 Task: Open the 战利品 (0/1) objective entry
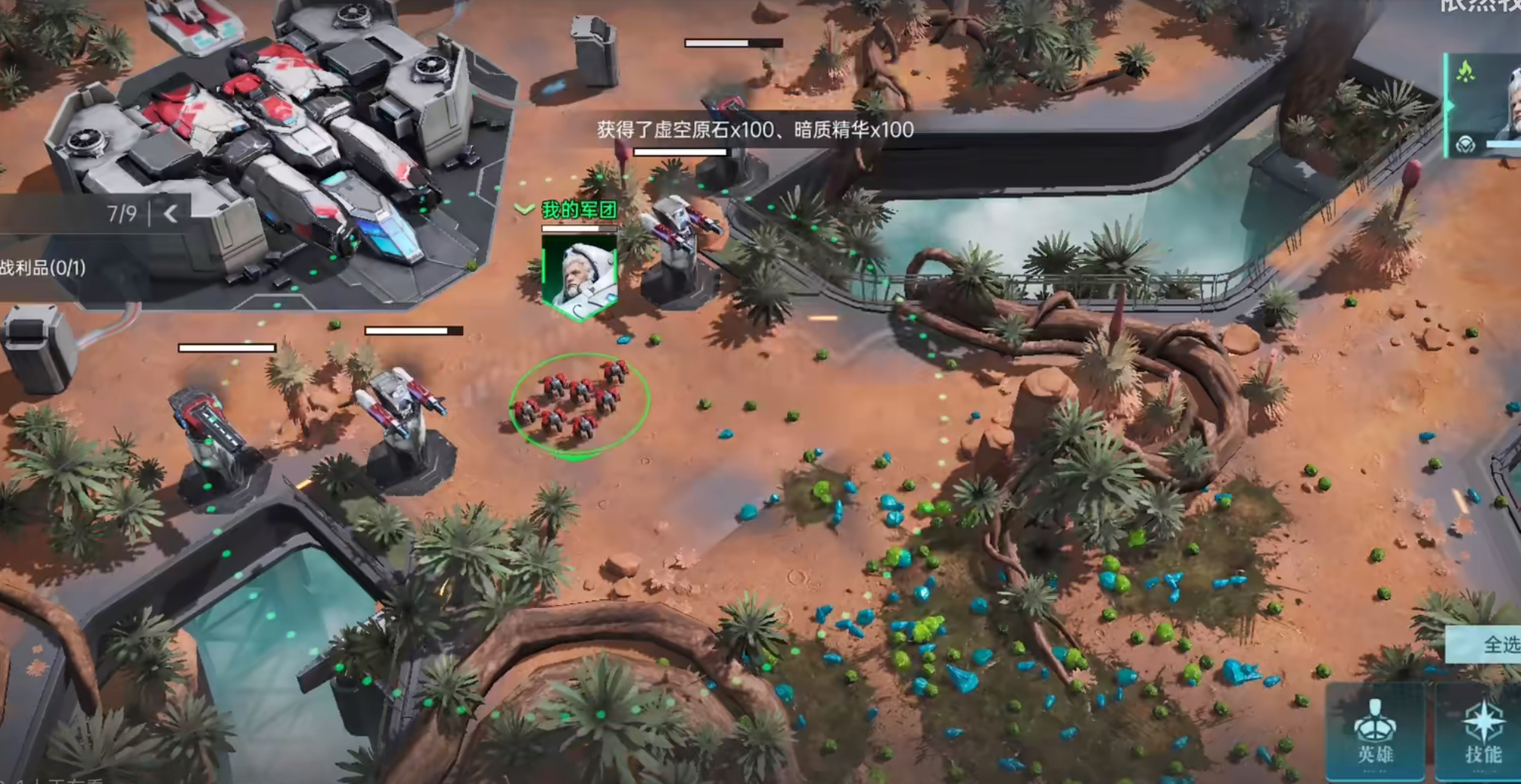pos(44,268)
